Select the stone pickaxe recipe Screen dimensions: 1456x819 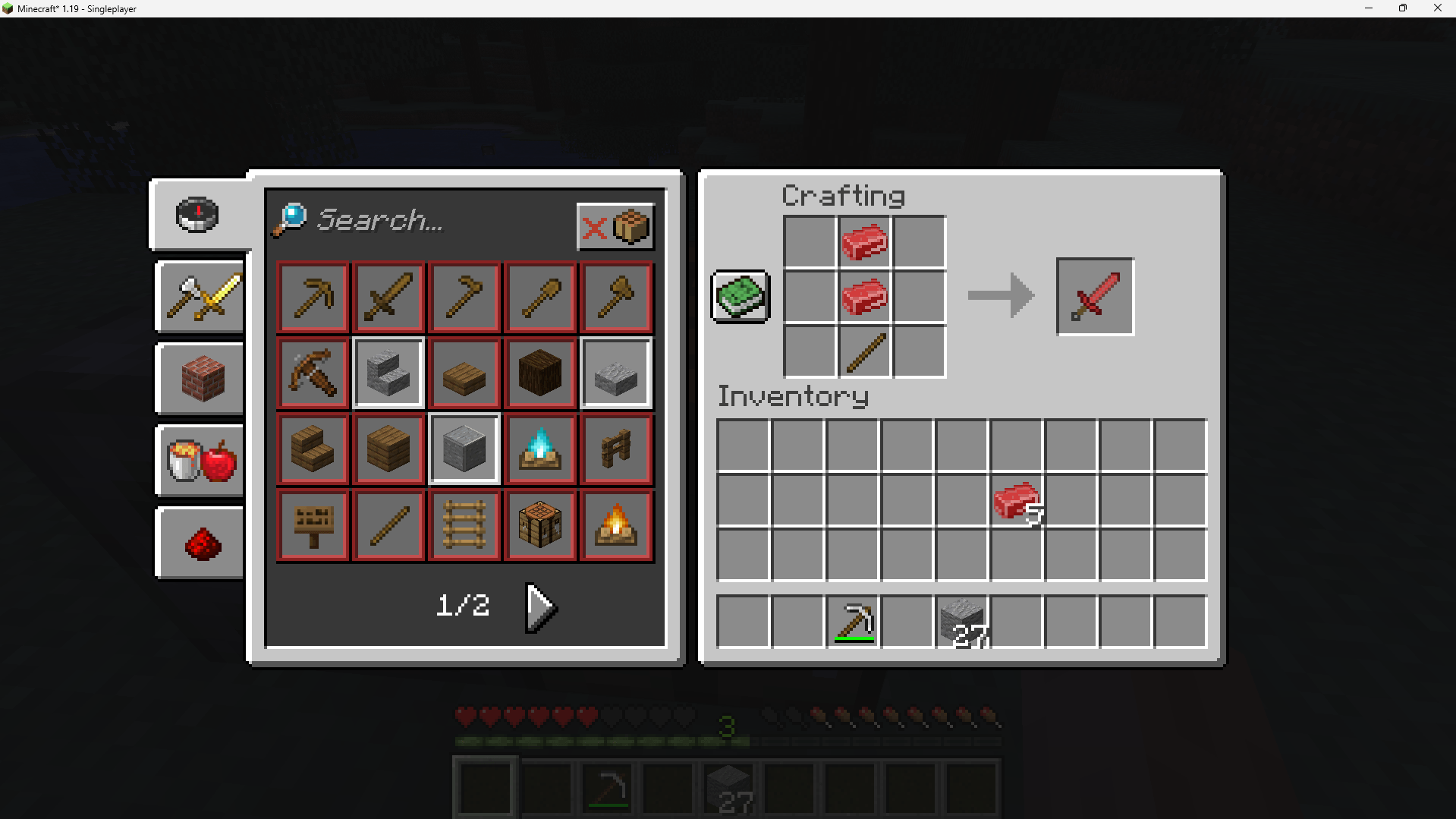coord(852,620)
